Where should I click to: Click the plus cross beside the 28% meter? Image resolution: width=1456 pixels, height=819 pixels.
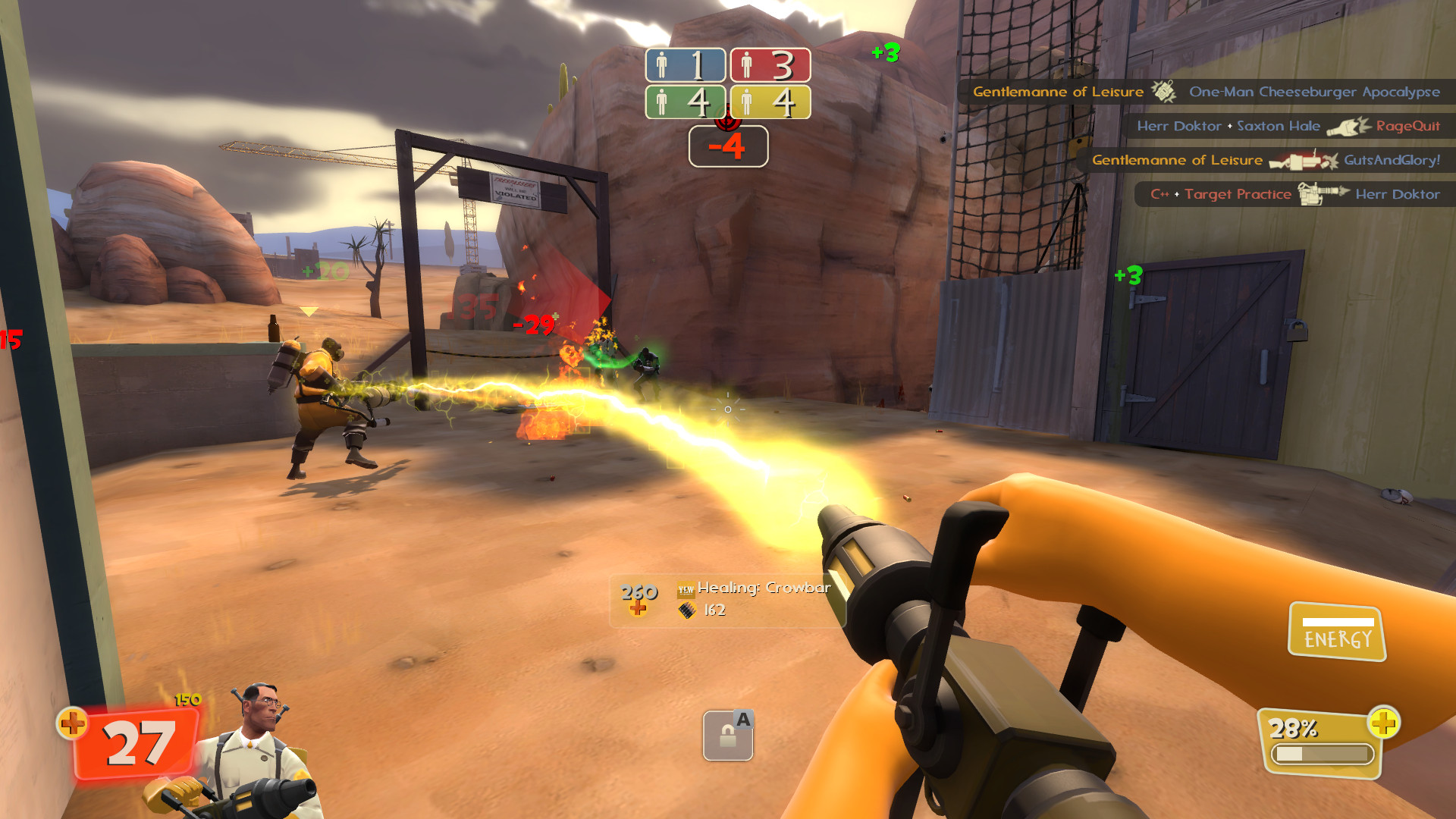pos(1385,724)
